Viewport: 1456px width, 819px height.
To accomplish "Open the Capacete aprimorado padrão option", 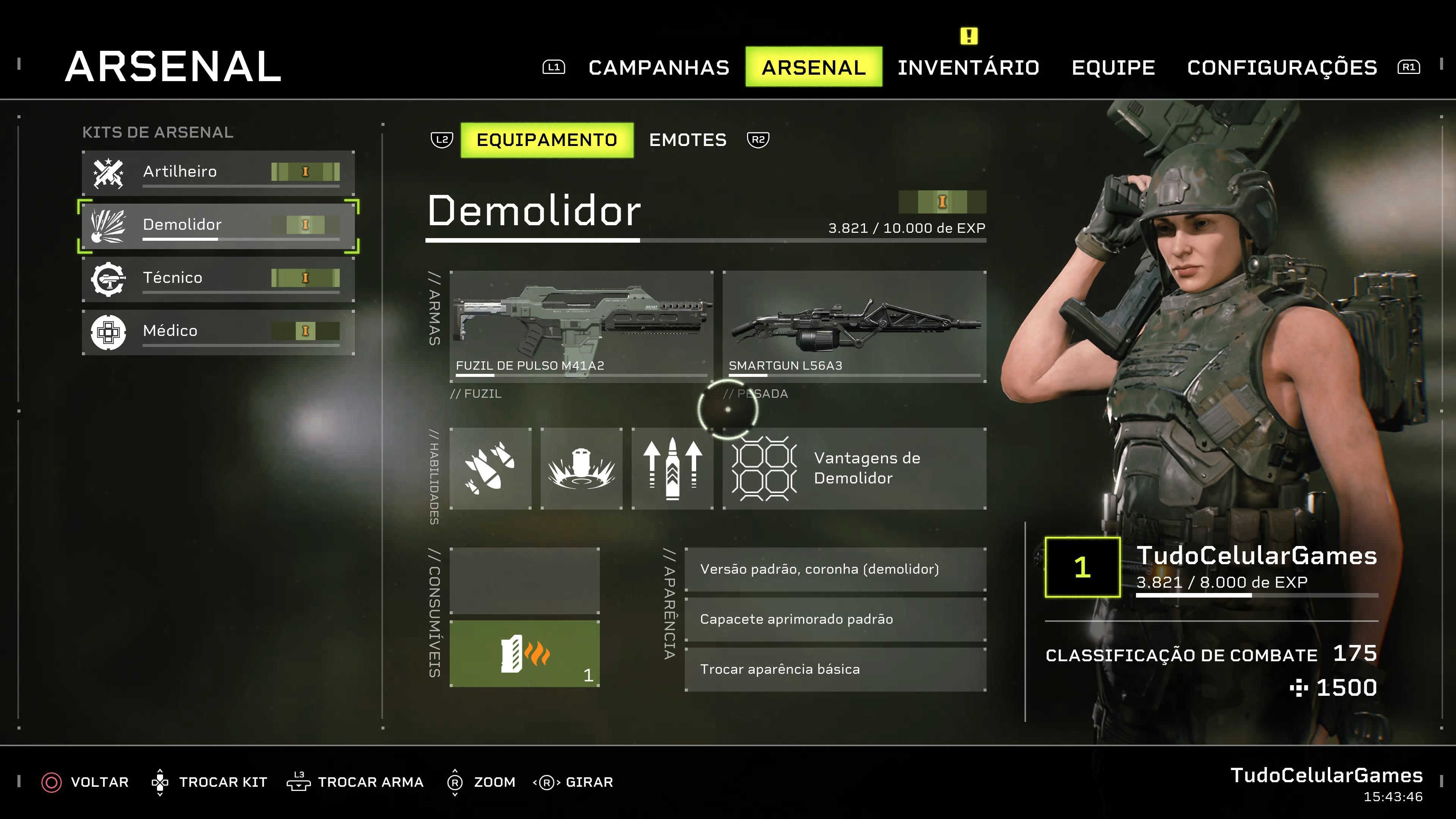I will coord(835,620).
